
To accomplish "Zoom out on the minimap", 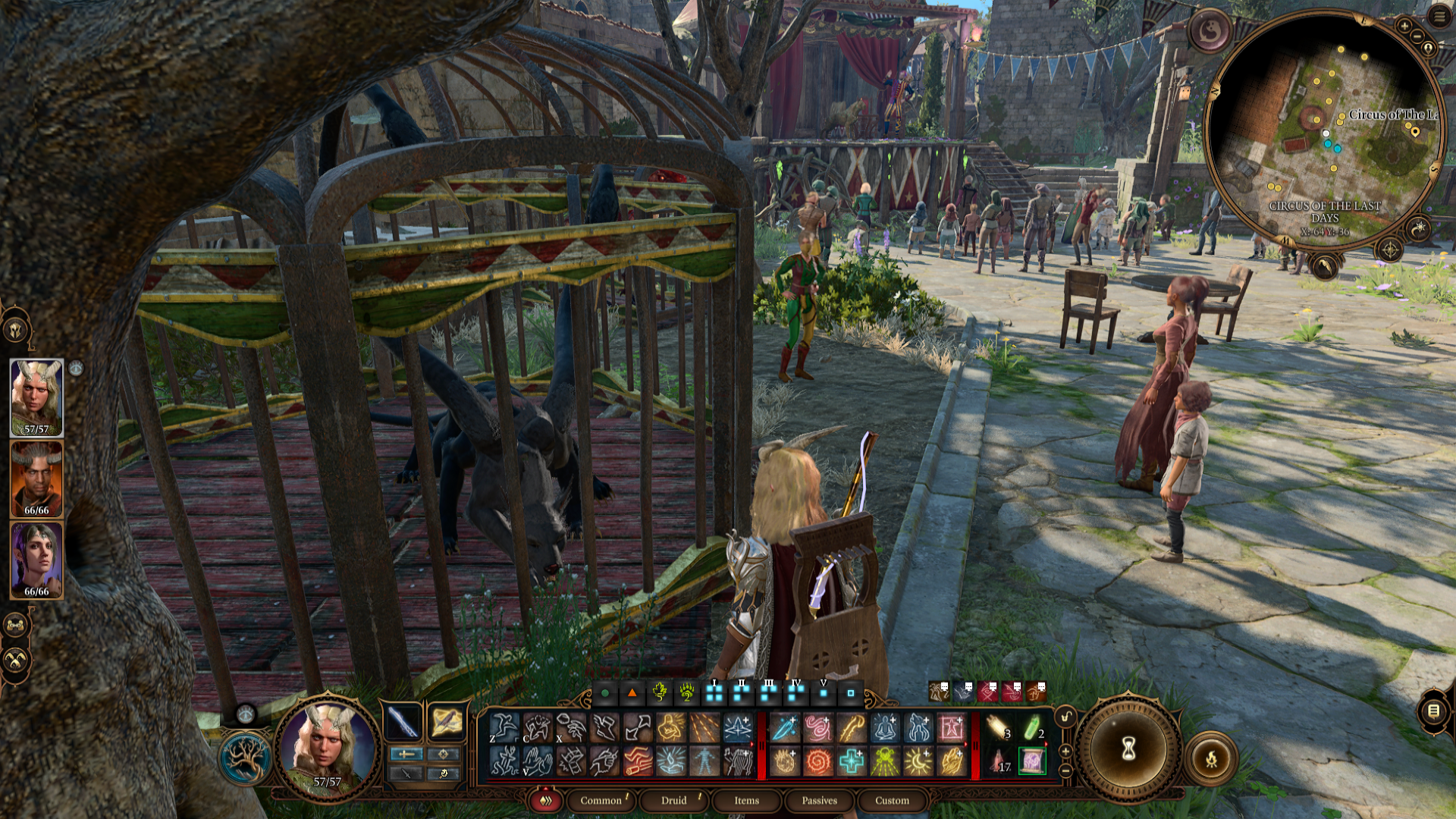I will [1417, 36].
